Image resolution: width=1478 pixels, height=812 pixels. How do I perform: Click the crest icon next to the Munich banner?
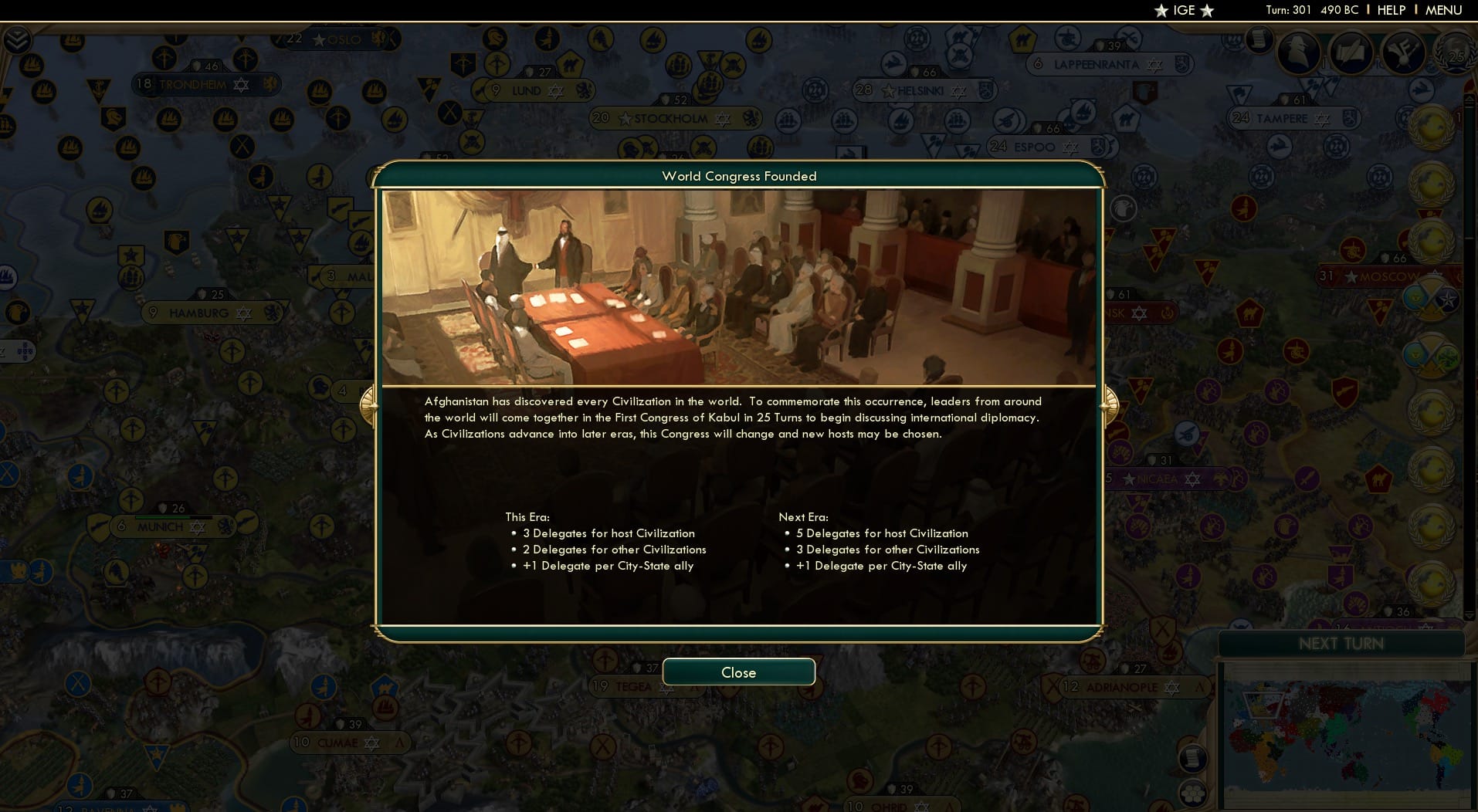pyautogui.click(x=224, y=526)
